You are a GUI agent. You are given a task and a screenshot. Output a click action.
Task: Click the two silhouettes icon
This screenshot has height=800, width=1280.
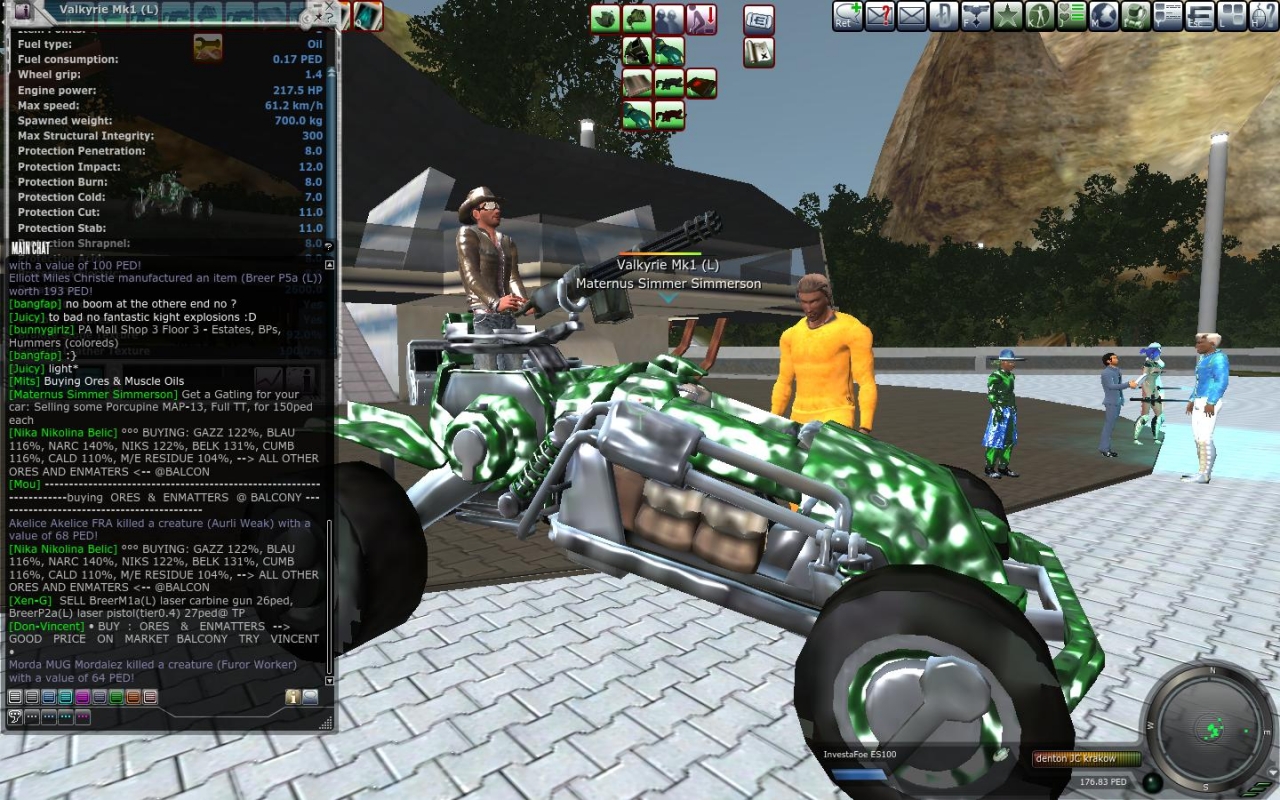click(669, 19)
